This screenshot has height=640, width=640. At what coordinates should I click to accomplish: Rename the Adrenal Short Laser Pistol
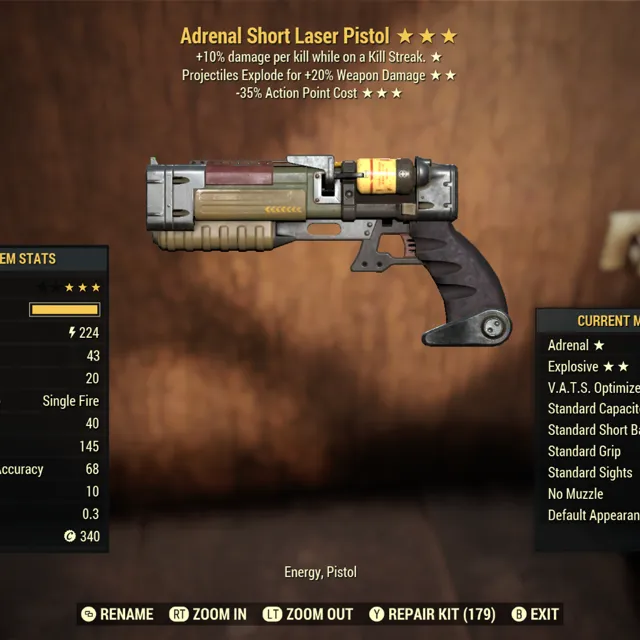point(117,614)
